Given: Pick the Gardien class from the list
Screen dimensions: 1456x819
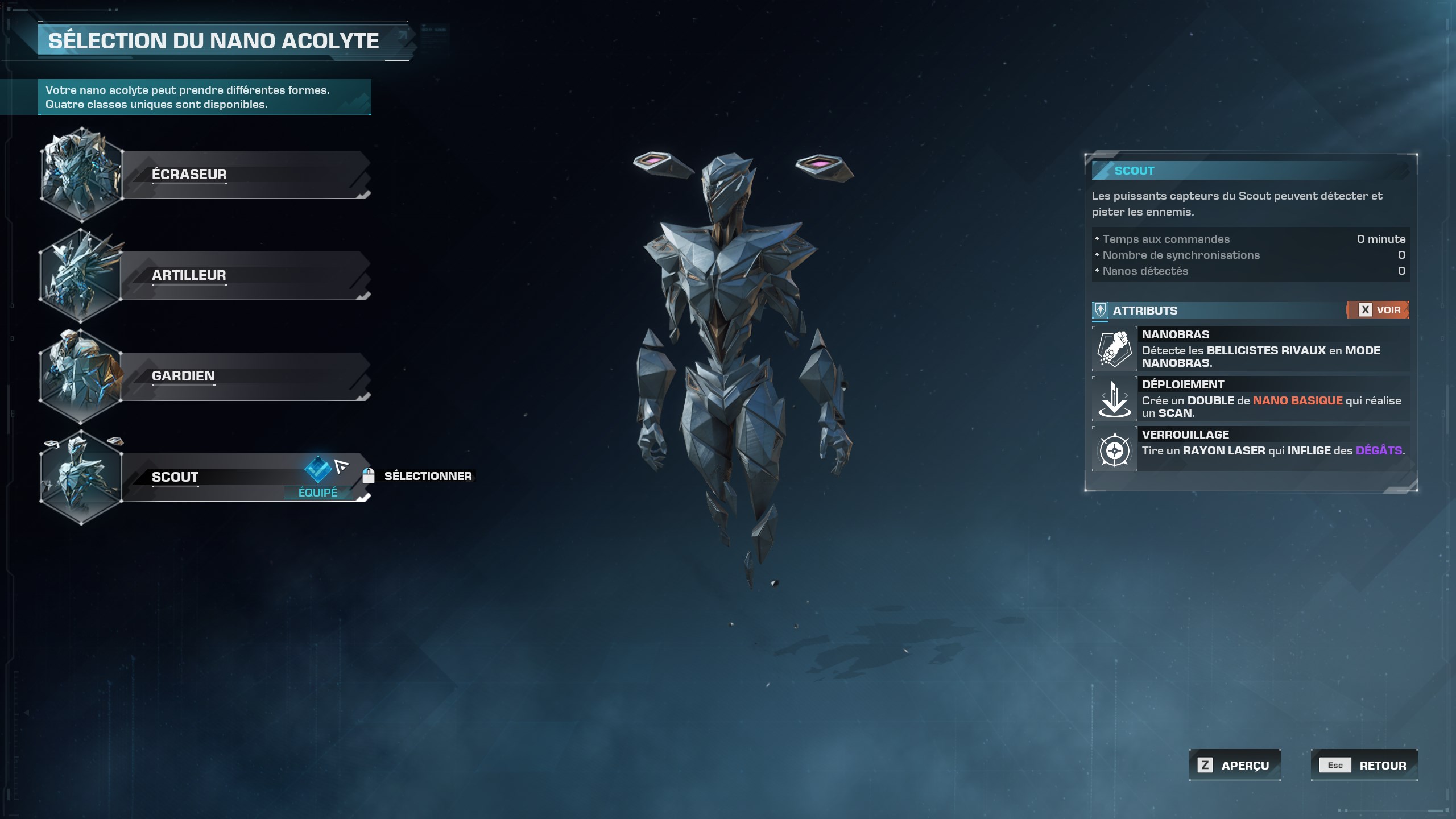Looking at the screenshot, I should (245, 376).
